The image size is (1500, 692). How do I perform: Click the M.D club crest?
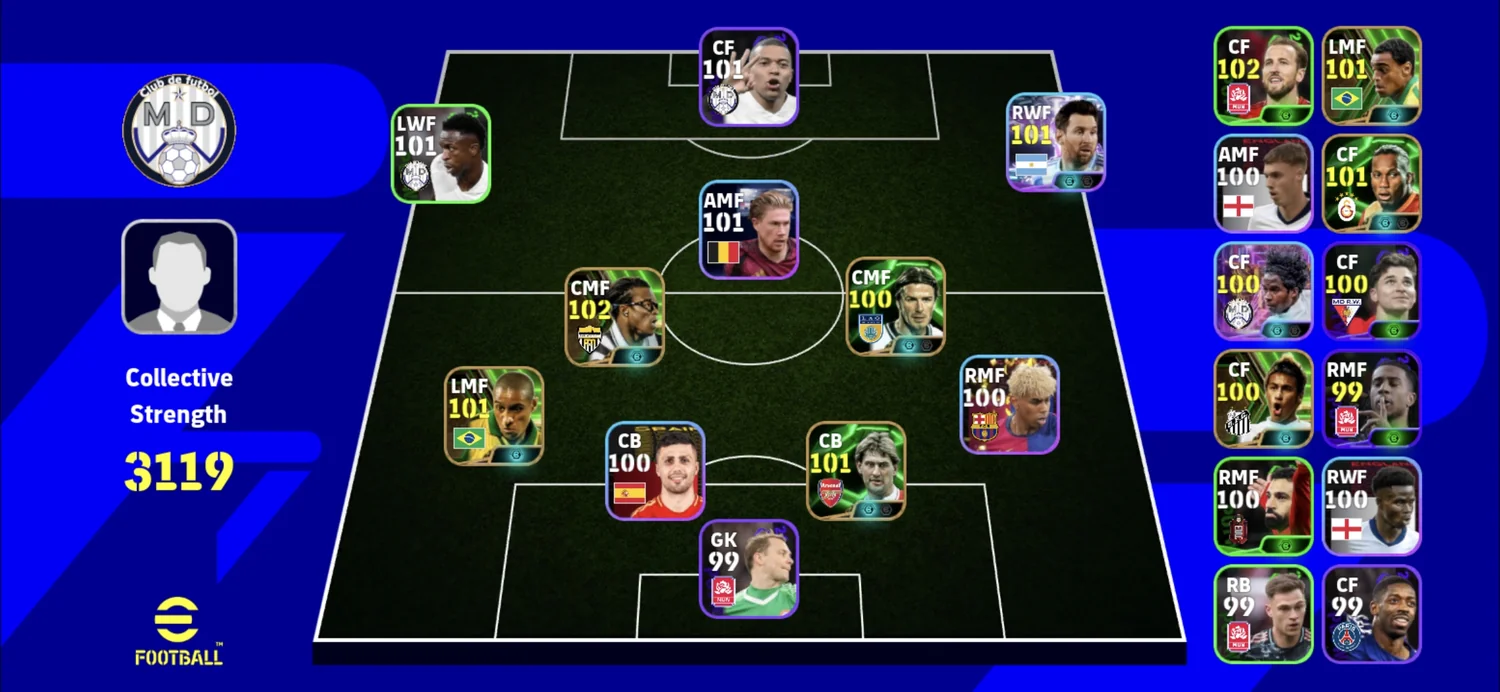click(x=179, y=131)
